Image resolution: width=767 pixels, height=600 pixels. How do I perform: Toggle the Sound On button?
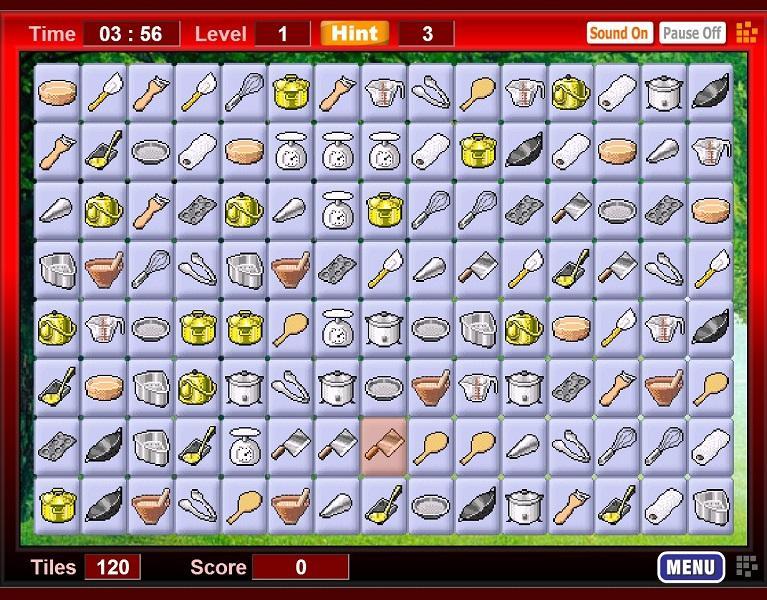(x=618, y=33)
